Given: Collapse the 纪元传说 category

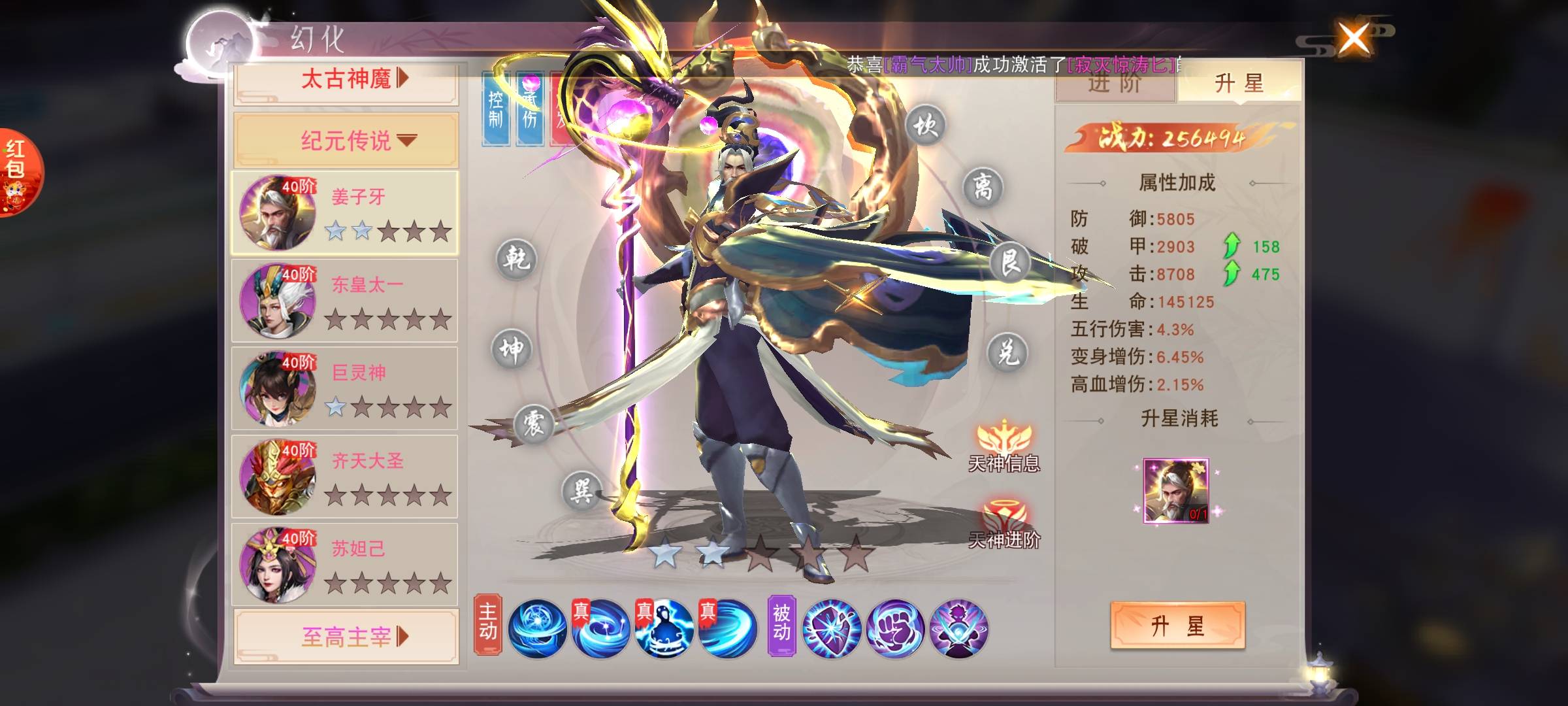Looking at the screenshot, I should point(346,140).
